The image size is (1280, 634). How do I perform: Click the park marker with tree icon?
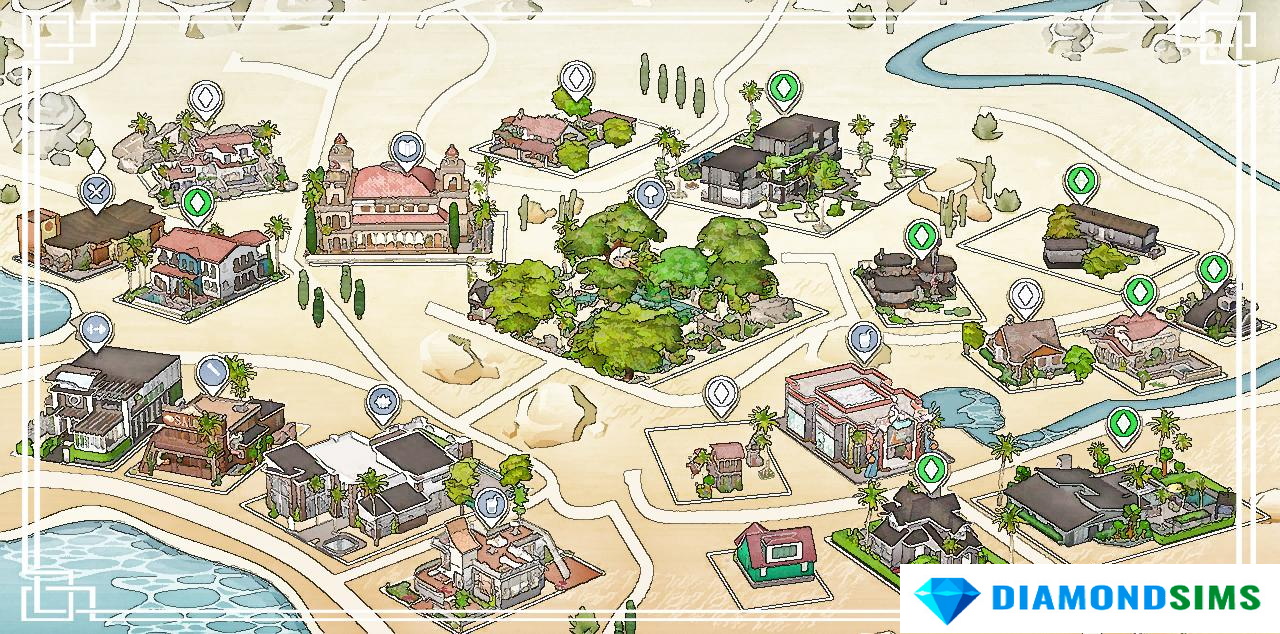click(651, 196)
